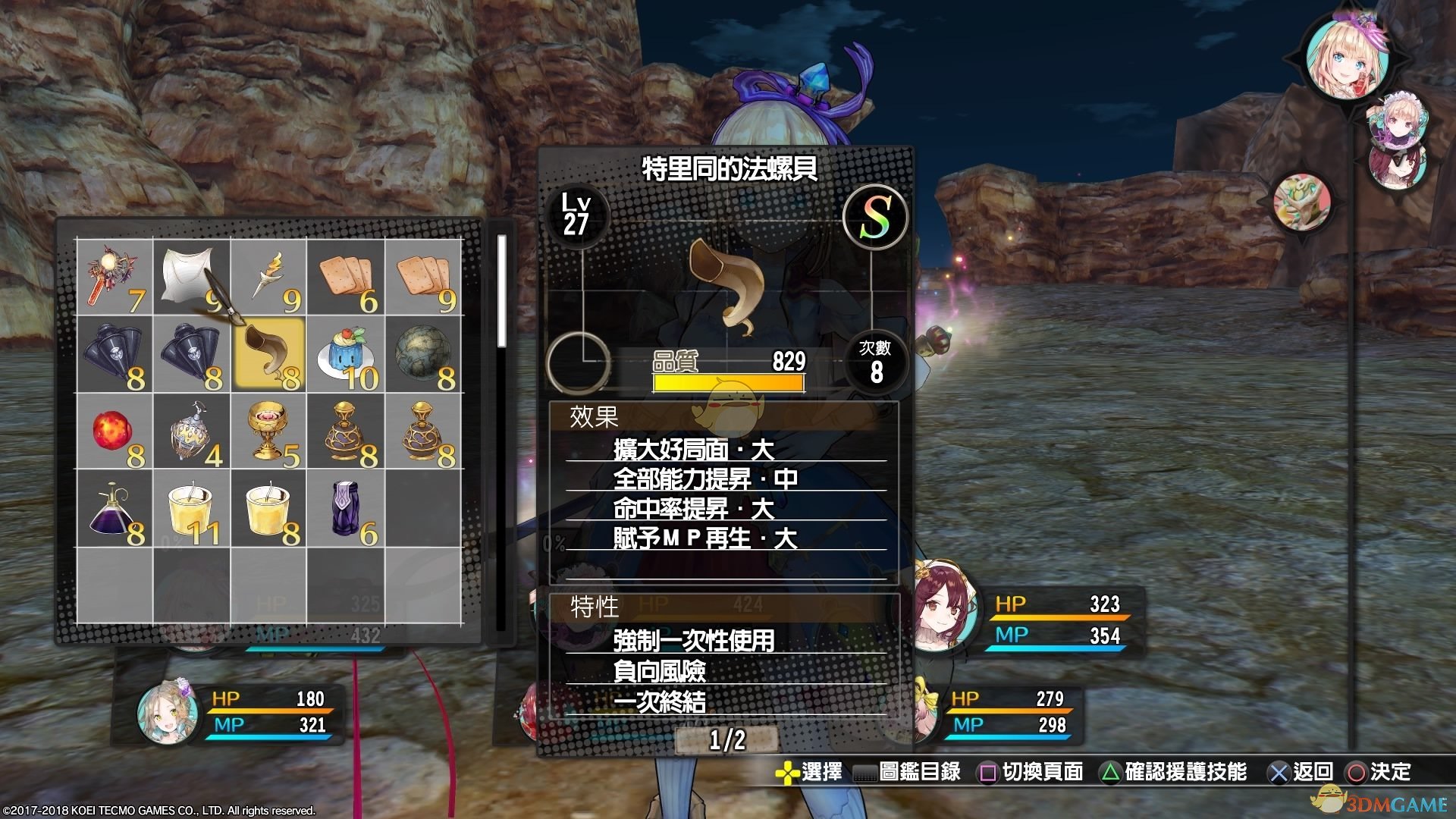Click the highlighted golden horn item
The height and width of the screenshot is (819, 1456).
point(269,355)
